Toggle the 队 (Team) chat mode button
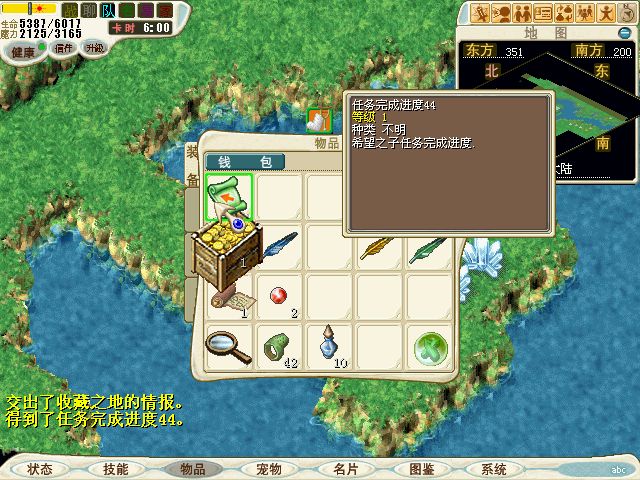640x480 pixels. (x=109, y=9)
